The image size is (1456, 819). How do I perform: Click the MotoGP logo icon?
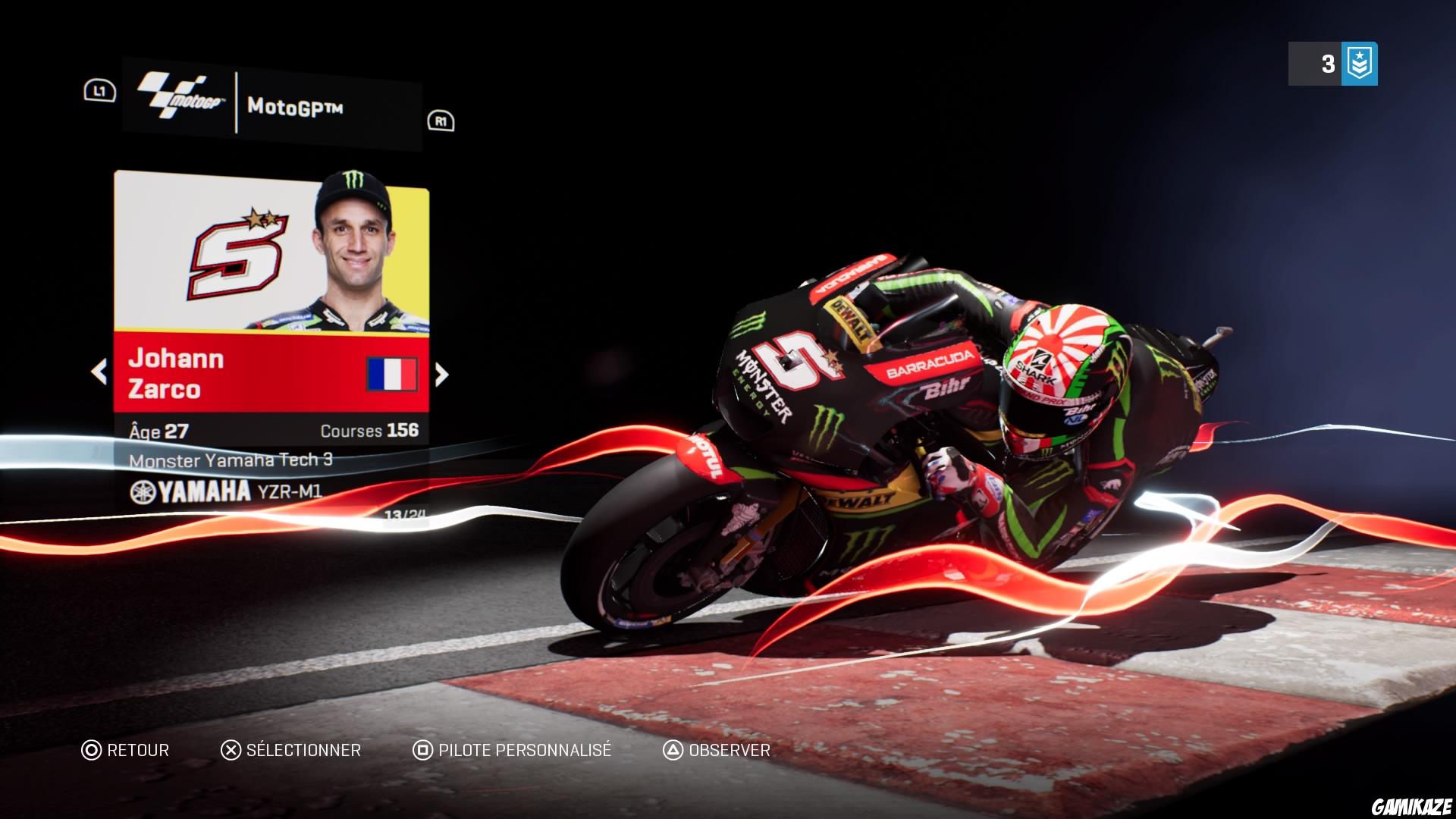coord(176,95)
